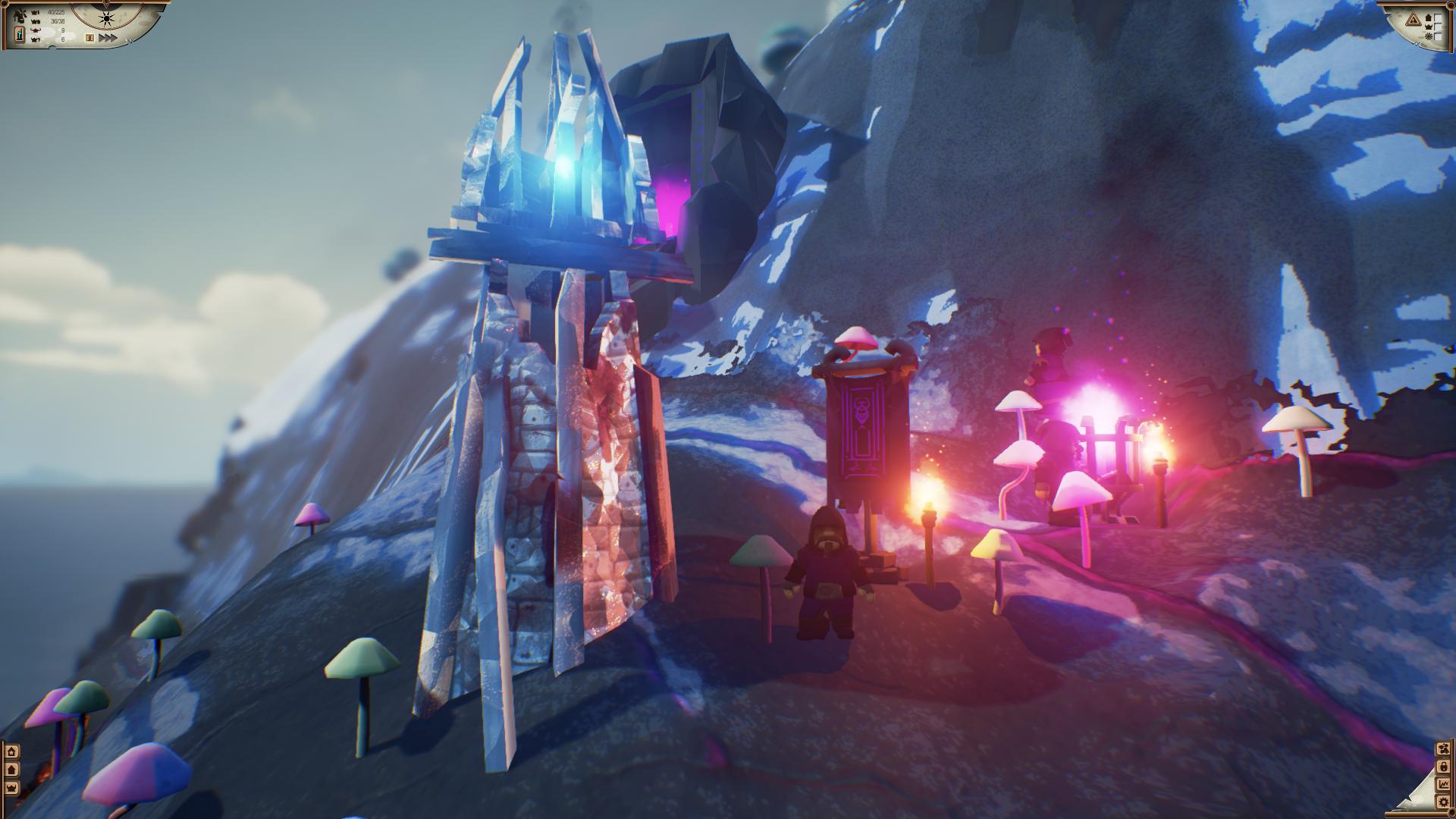Click the sun marker on the day cycle dial
Image resolution: width=1456 pixels, height=819 pixels.
coord(107,19)
